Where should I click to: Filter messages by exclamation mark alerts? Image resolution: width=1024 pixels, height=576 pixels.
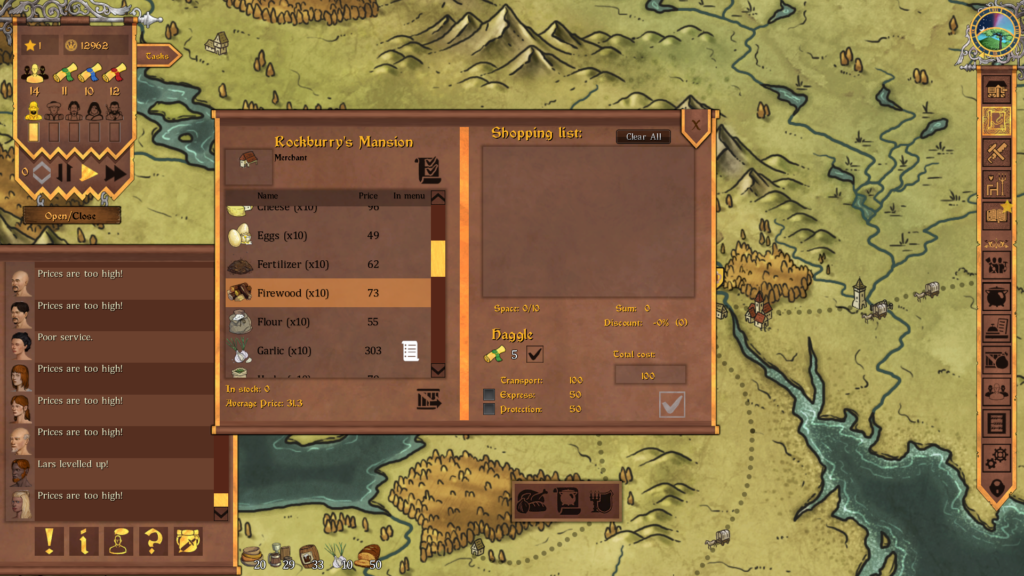[x=48, y=541]
